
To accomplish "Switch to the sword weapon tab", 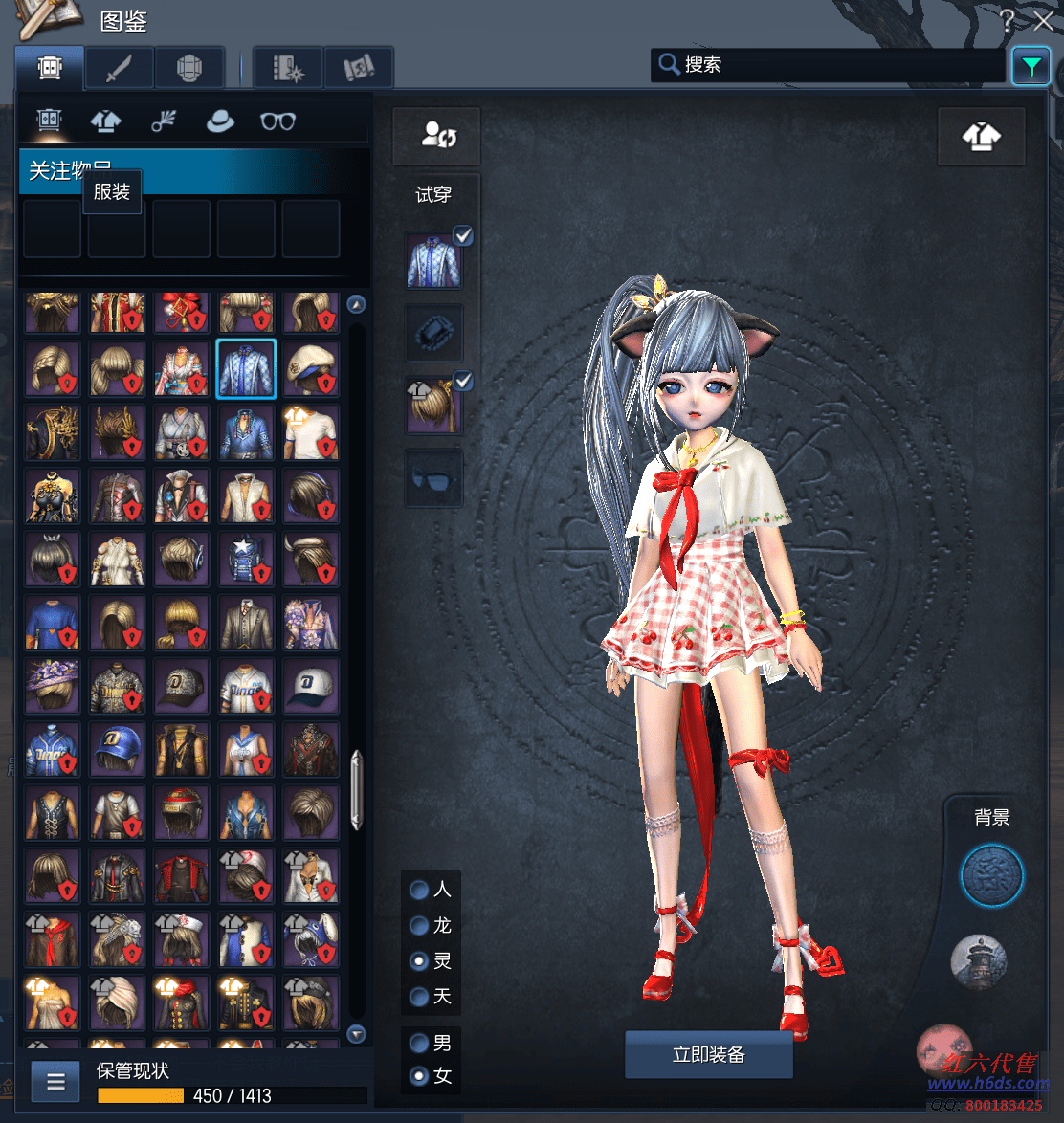I will pyautogui.click(x=120, y=68).
